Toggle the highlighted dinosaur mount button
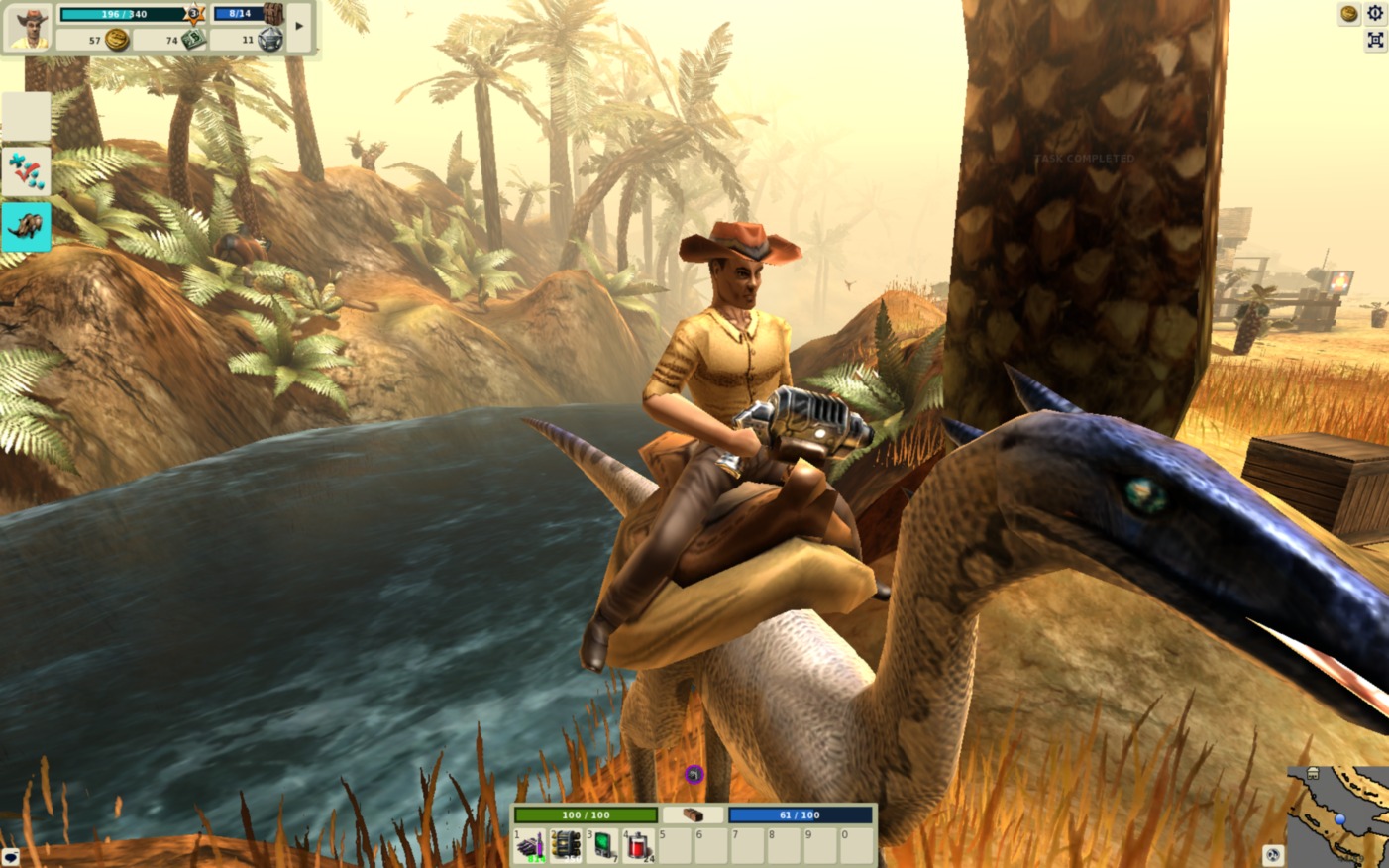This screenshot has width=1389, height=868. click(26, 227)
